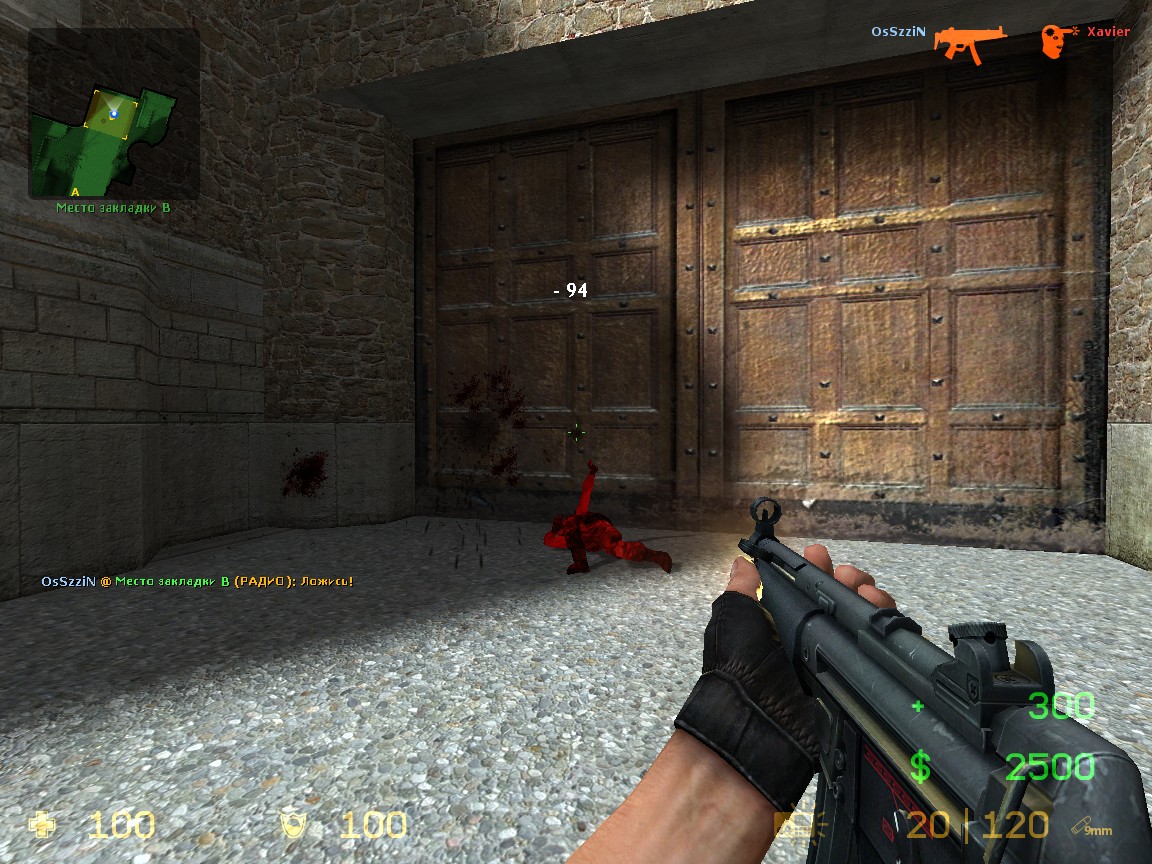Click the green radar minimap
Image resolution: width=1152 pixels, height=864 pixels.
[112, 114]
